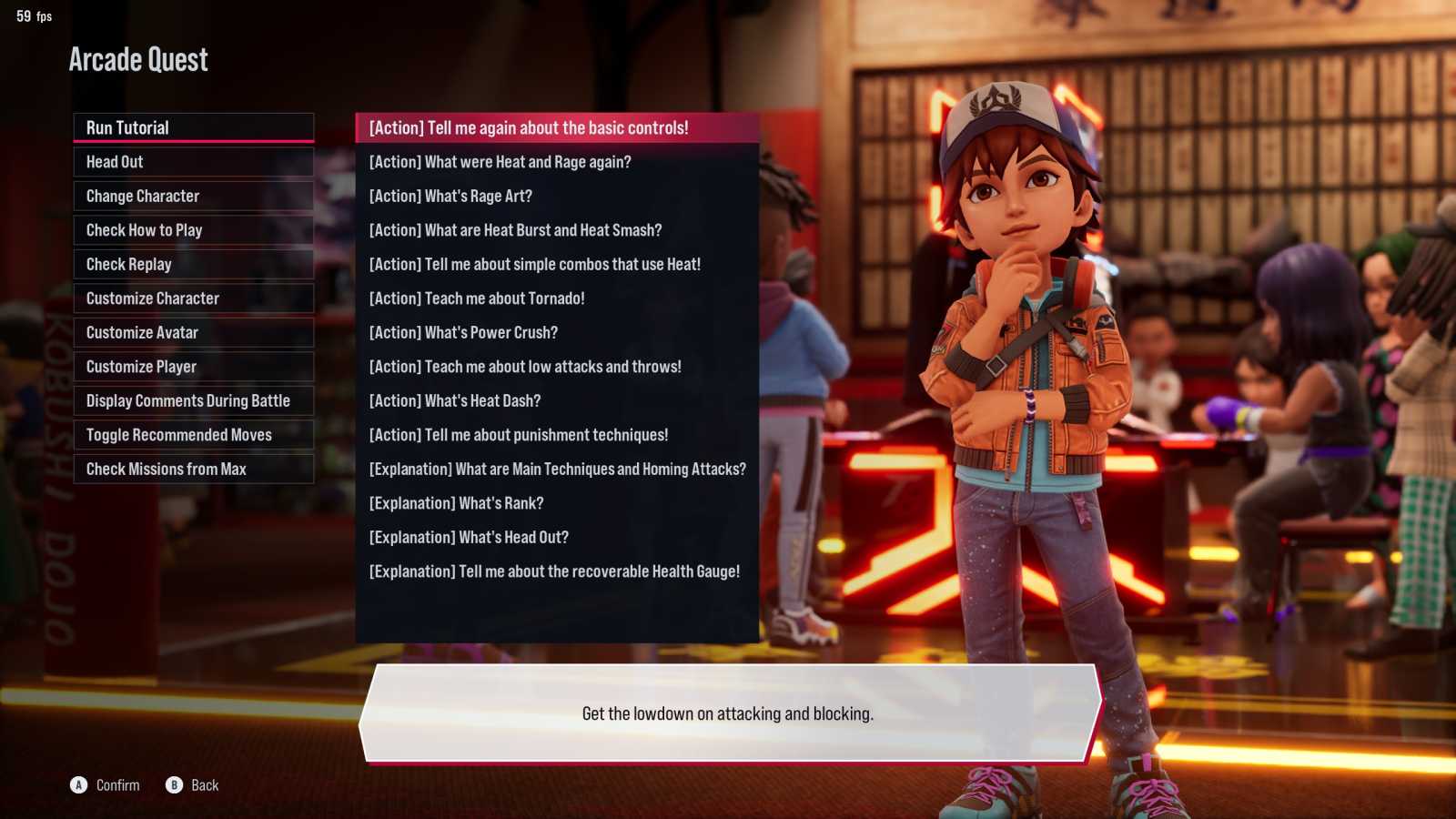1456x819 pixels.
Task: Start the Tornado tutorial
Action: point(556,298)
